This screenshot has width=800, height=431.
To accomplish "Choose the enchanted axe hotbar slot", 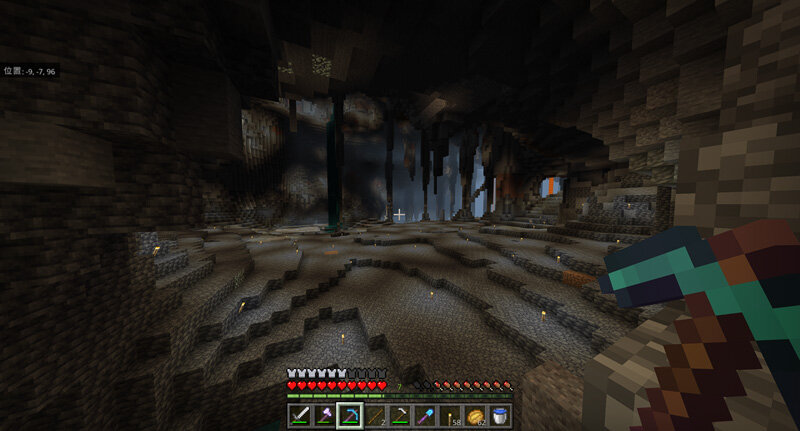I will pos(325,414).
